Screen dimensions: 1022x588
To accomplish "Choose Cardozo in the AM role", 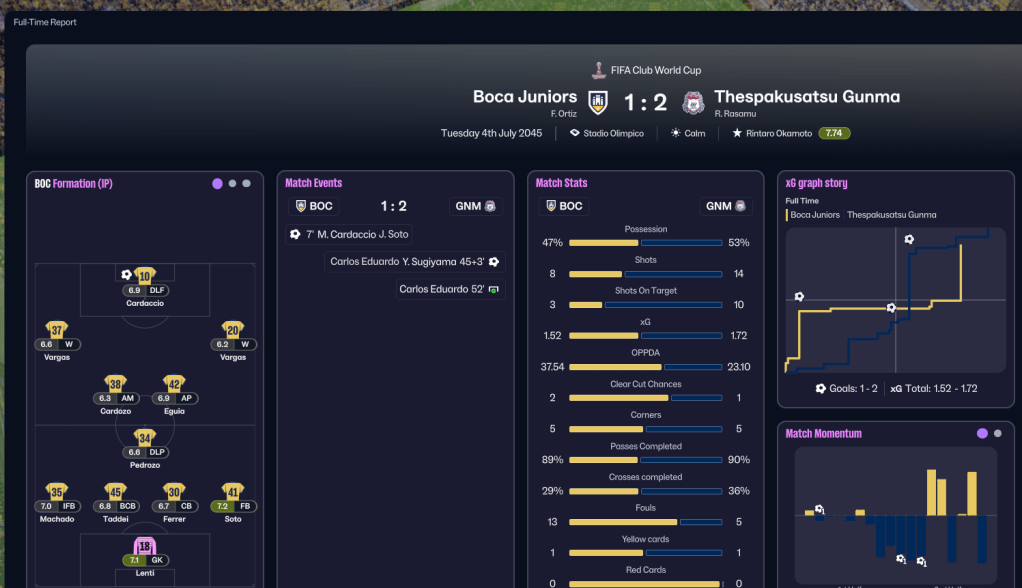I will click(x=116, y=385).
